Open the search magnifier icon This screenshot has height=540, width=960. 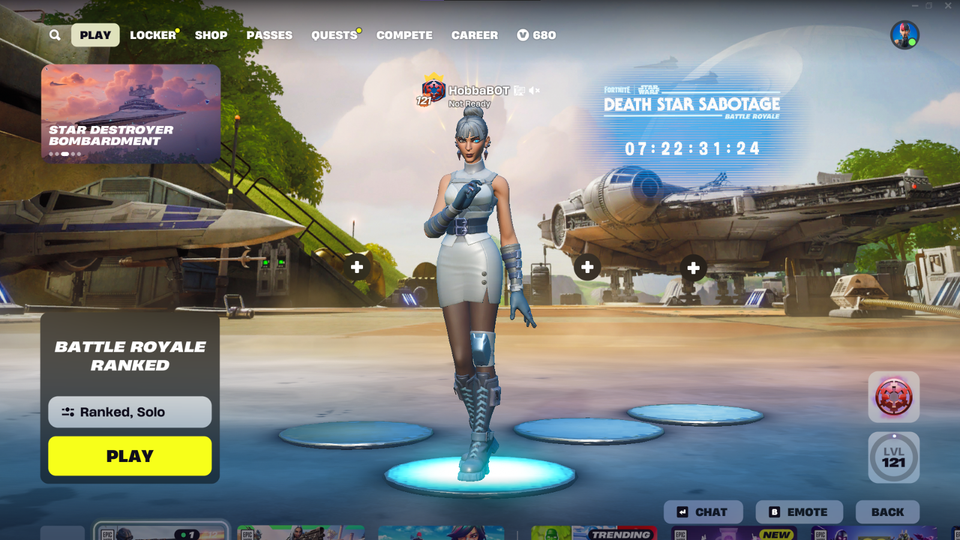55,35
